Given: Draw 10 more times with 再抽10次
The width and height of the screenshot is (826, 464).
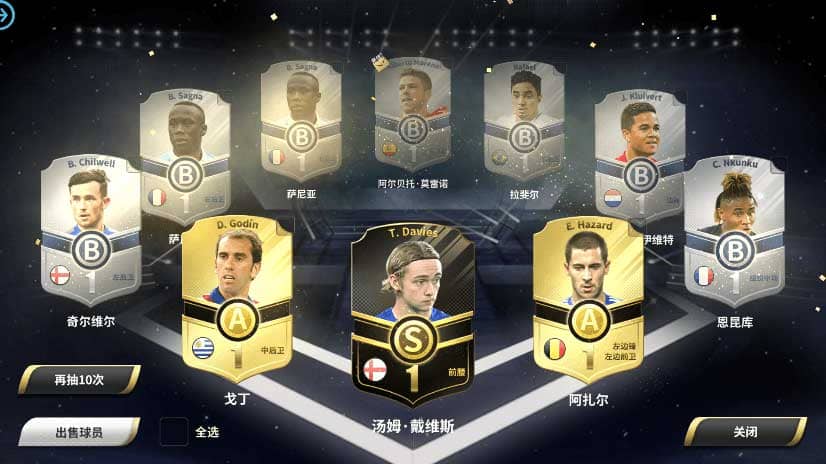Looking at the screenshot, I should coord(78,380).
